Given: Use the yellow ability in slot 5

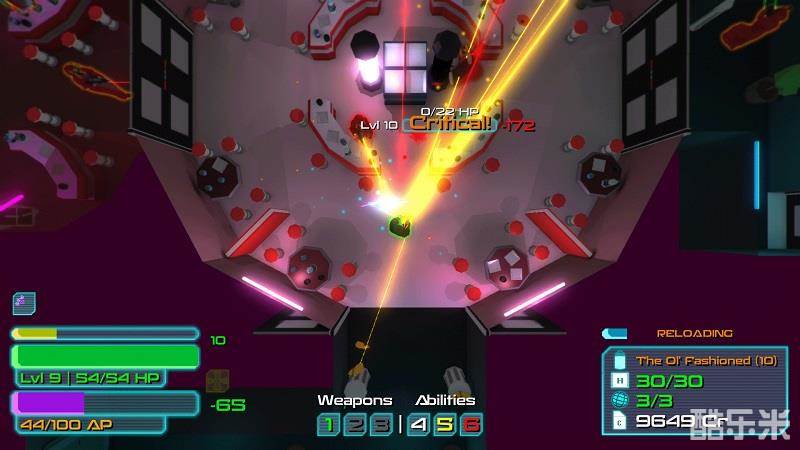Looking at the screenshot, I should 445,425.
